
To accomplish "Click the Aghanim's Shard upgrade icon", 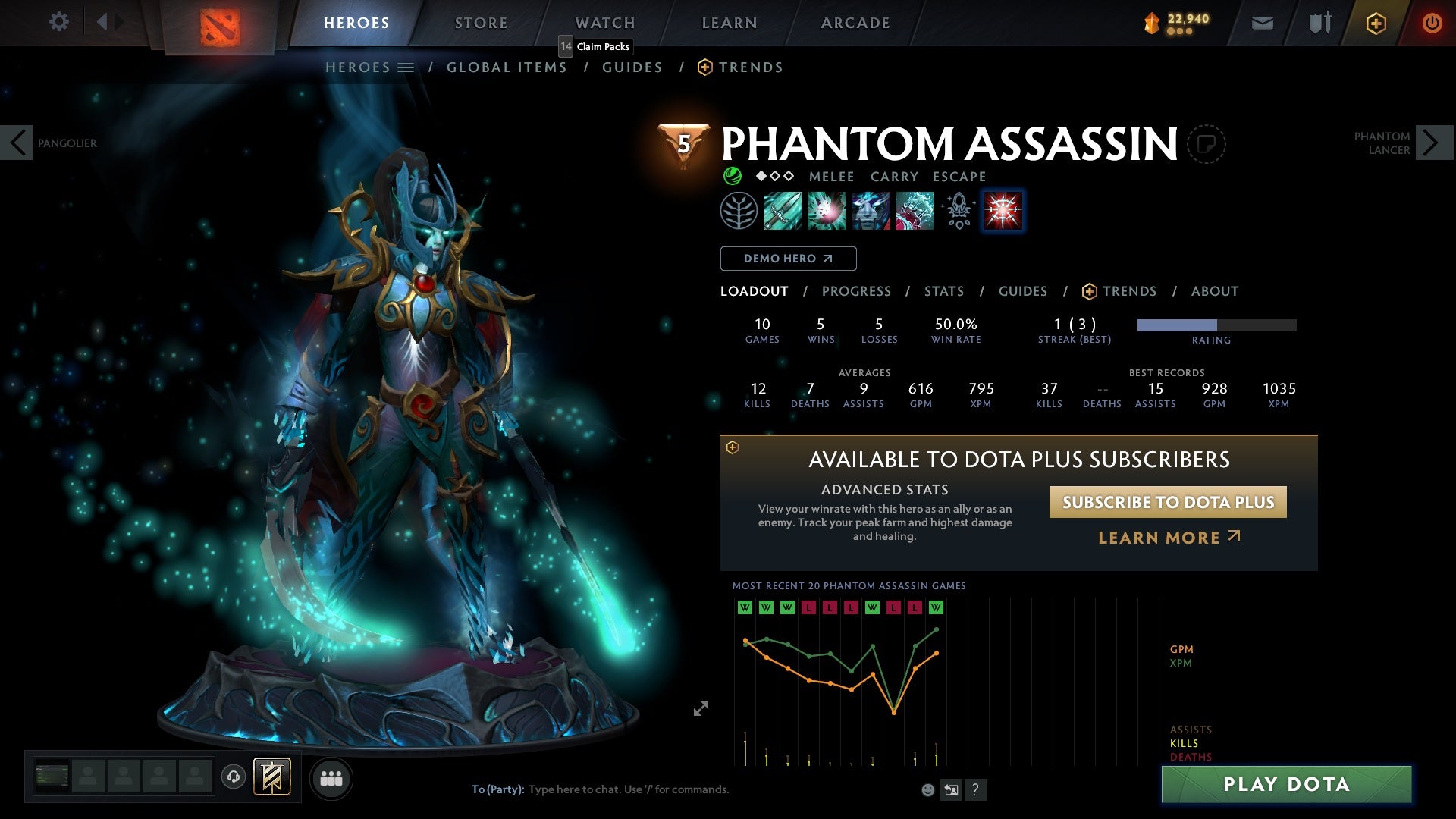I will (x=958, y=212).
